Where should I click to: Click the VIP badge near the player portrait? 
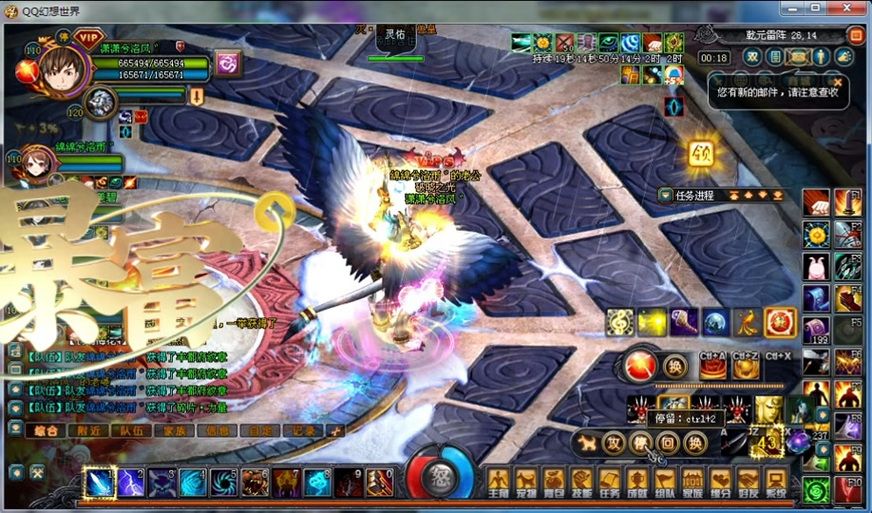coord(88,39)
